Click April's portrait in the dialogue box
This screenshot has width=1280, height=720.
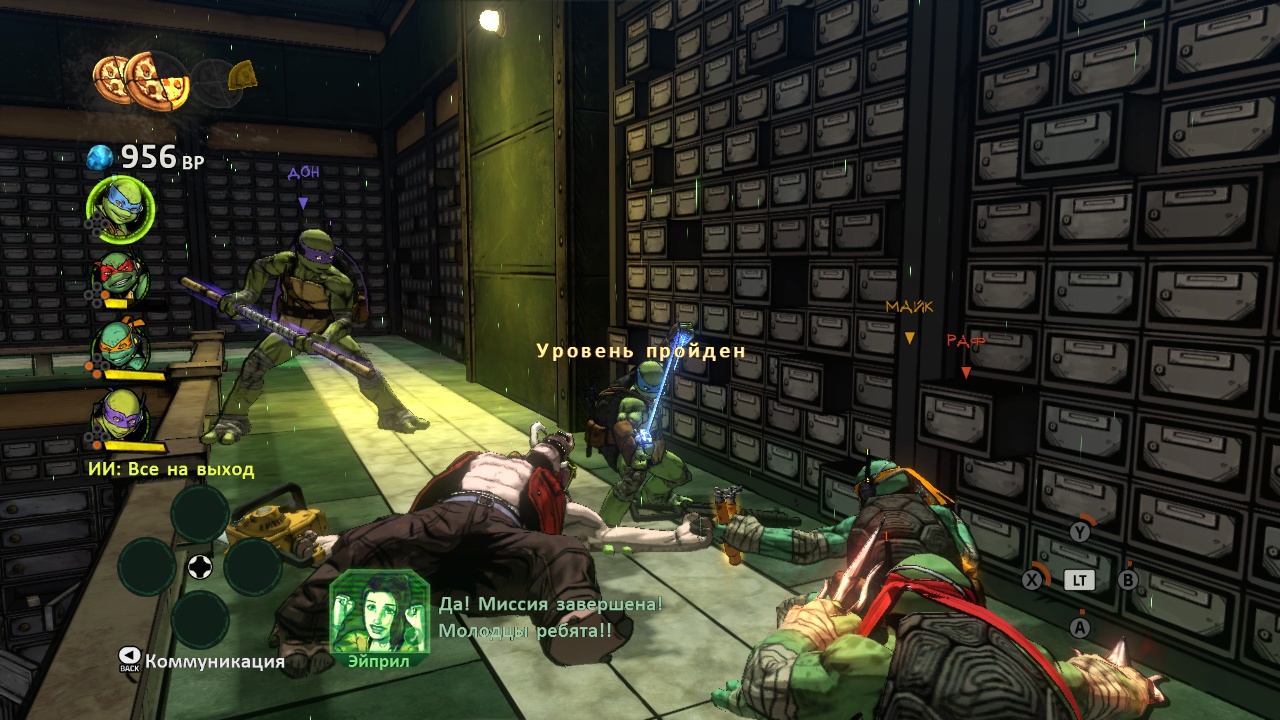click(379, 611)
